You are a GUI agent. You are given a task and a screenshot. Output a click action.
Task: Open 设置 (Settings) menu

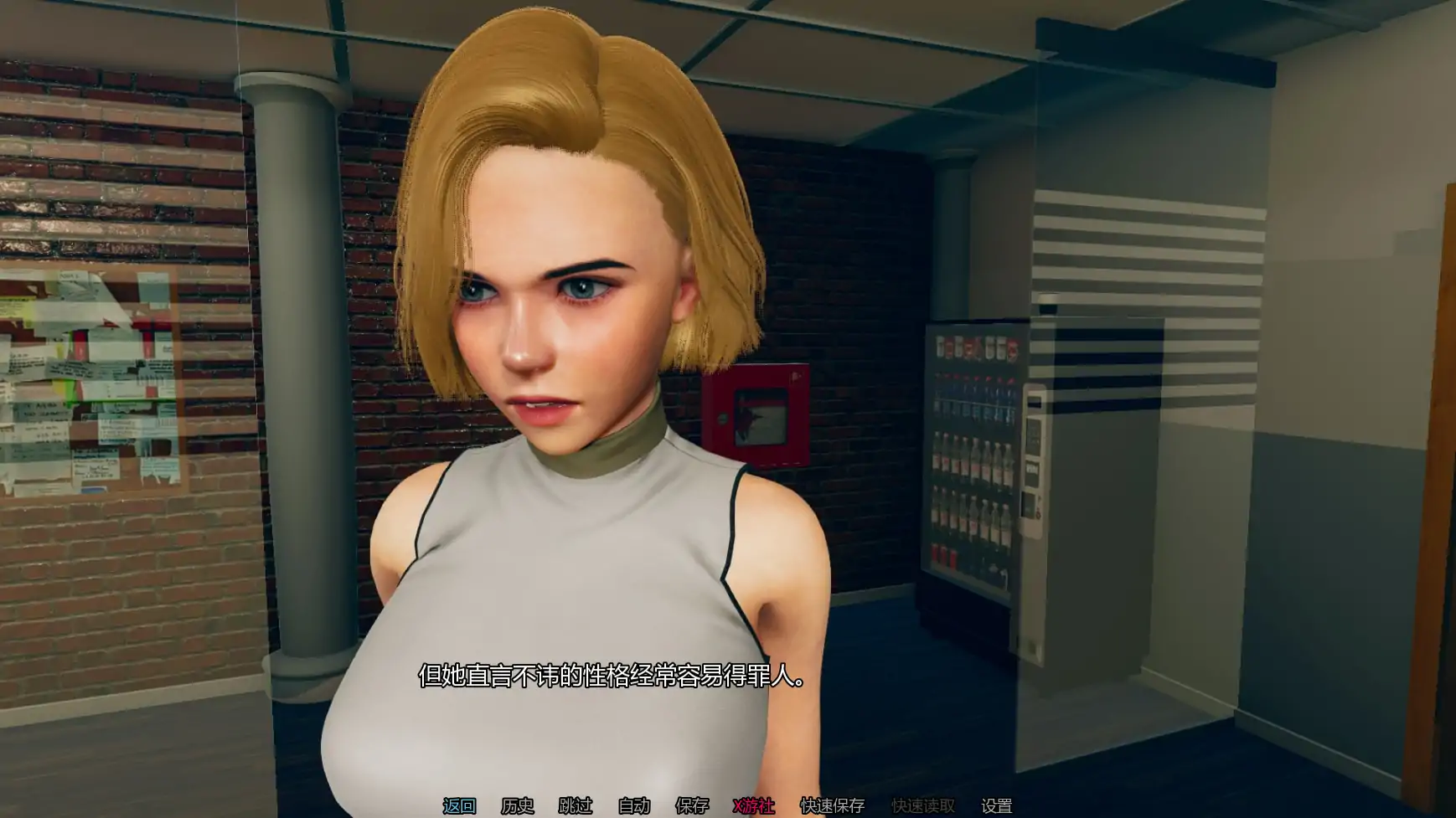tap(996, 805)
